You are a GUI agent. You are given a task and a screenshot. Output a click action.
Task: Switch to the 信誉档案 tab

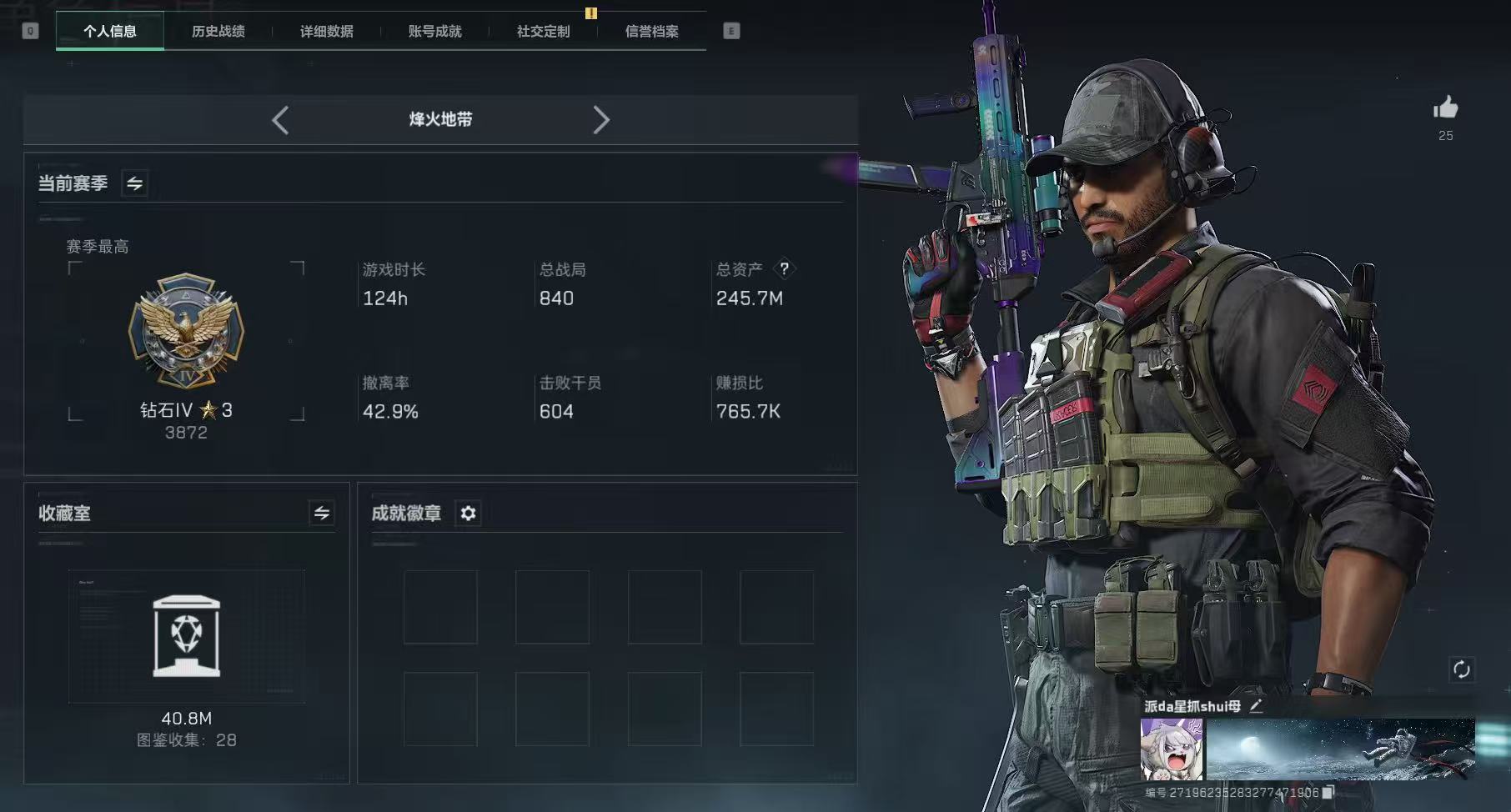tap(652, 32)
